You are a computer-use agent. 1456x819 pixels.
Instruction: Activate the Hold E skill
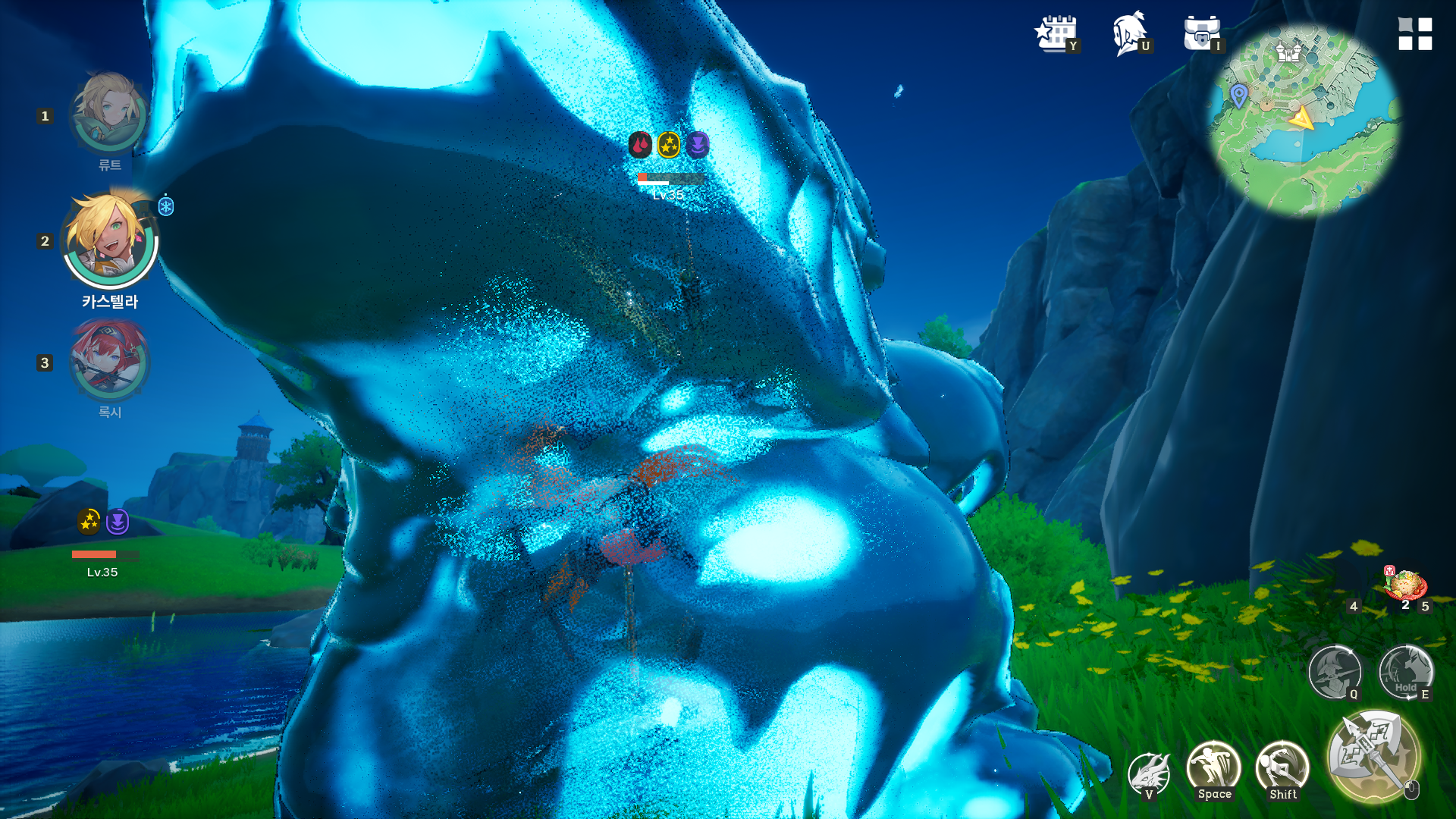[x=1405, y=672]
